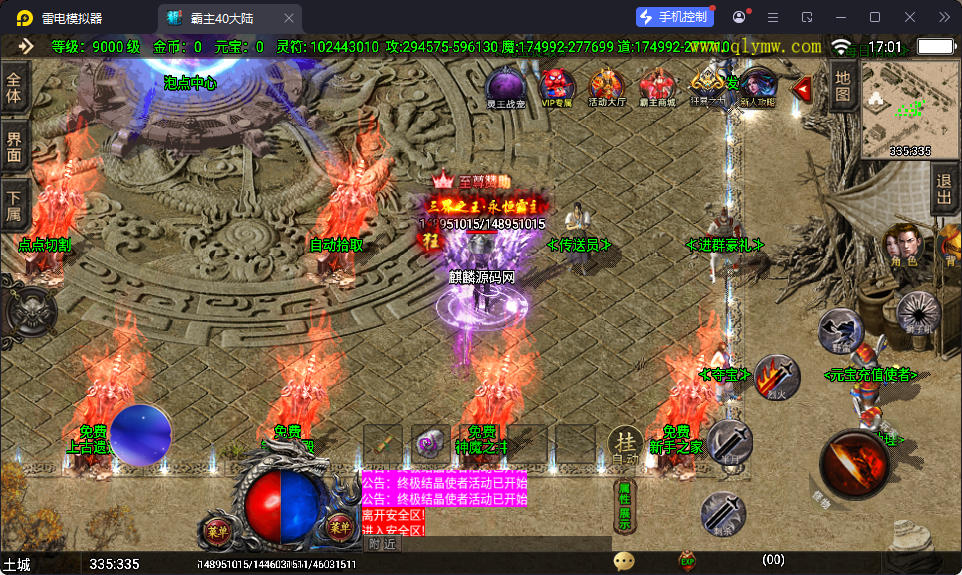Viewport: 962px width, 575px height.
Task: Click the 手机控制 emulator button
Action: coord(675,17)
